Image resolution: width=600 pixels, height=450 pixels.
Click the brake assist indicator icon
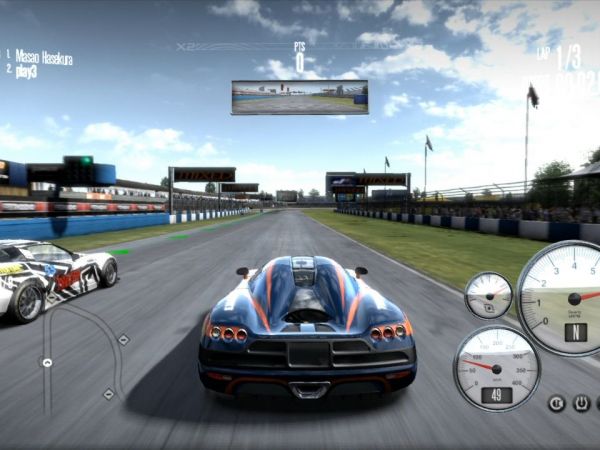pos(556,403)
